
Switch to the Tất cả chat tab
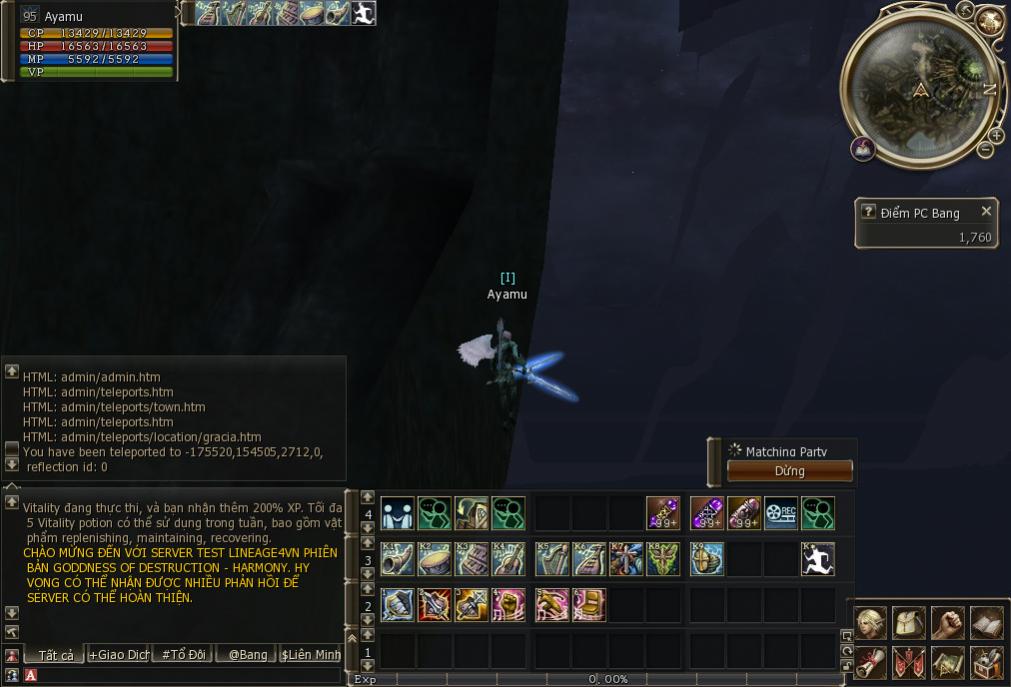[55, 655]
